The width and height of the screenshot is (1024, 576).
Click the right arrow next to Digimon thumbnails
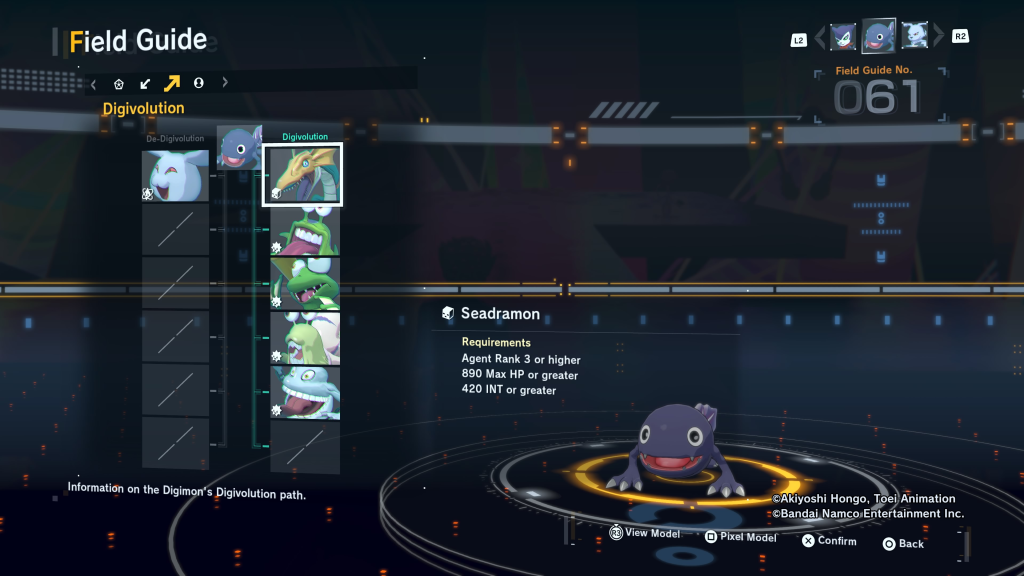tap(937, 38)
